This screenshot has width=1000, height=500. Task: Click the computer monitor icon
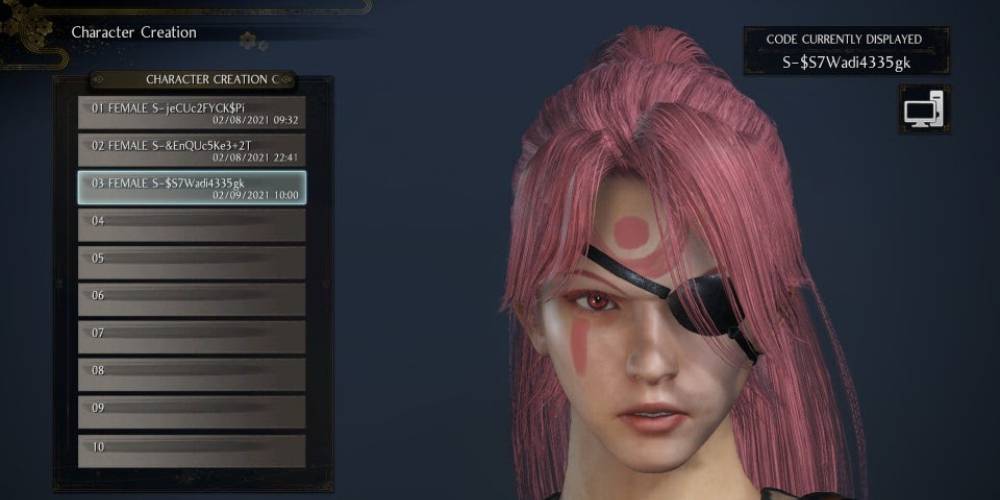pyautogui.click(x=924, y=110)
